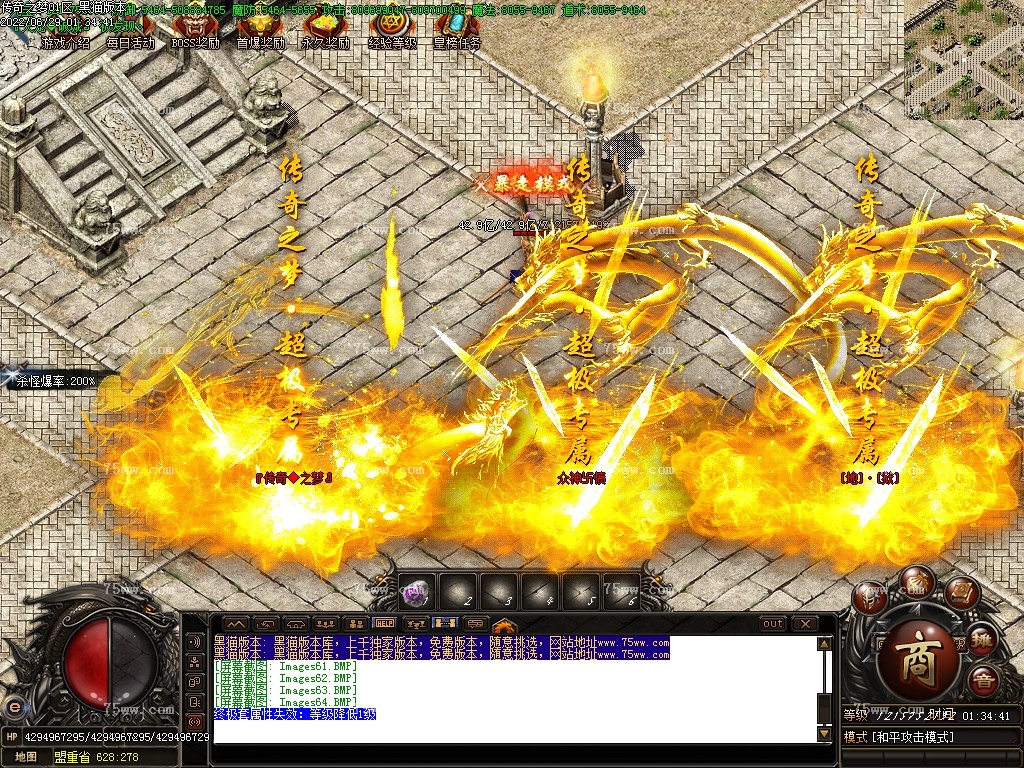Open the 摊 stall button
The image size is (1024, 768).
click(984, 640)
